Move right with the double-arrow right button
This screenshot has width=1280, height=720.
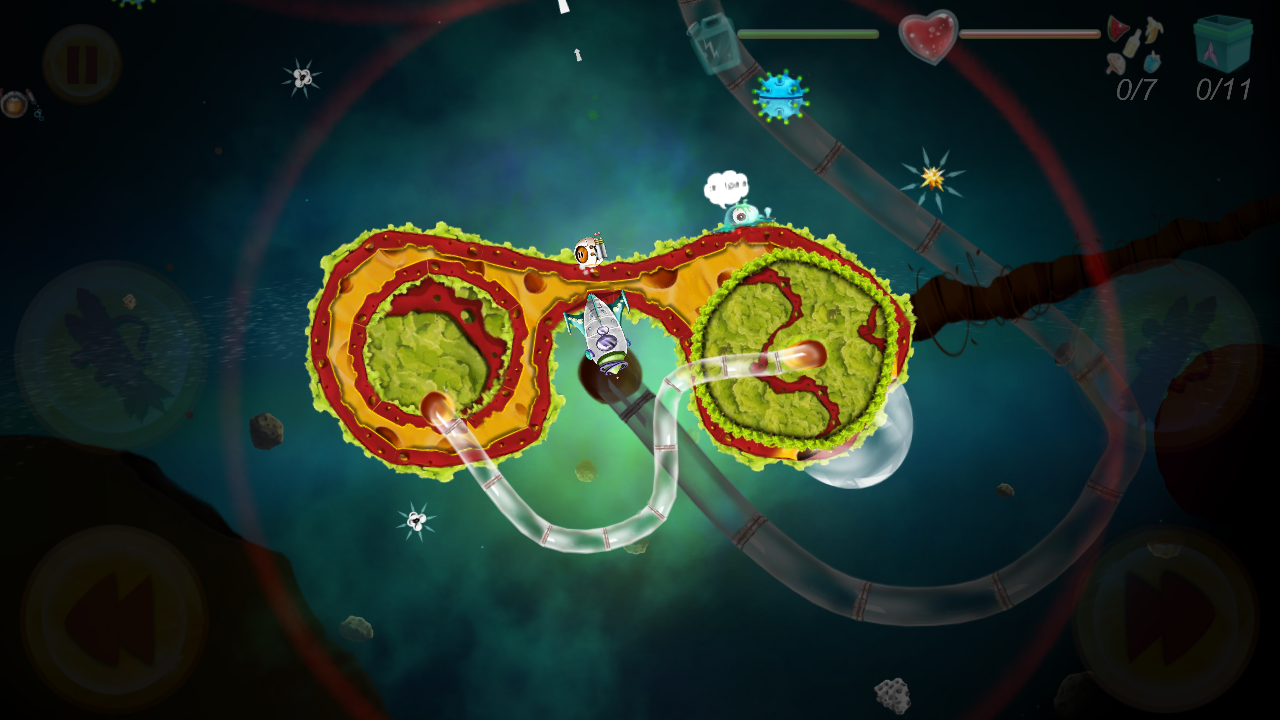point(1166,617)
